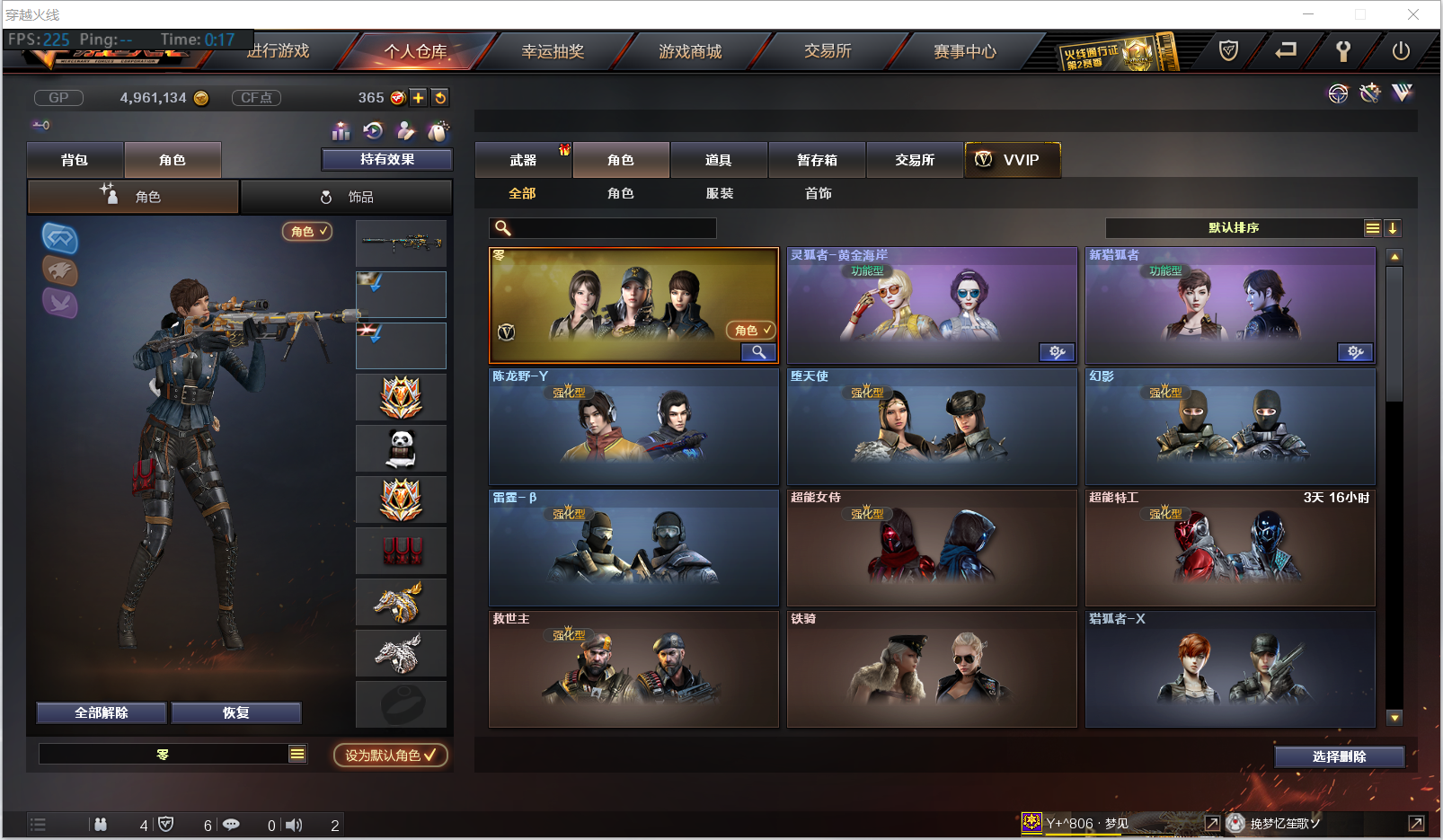Viewport: 1443px width, 840px height.
Task: Open the character list next to 零 name field
Action: coord(297,754)
